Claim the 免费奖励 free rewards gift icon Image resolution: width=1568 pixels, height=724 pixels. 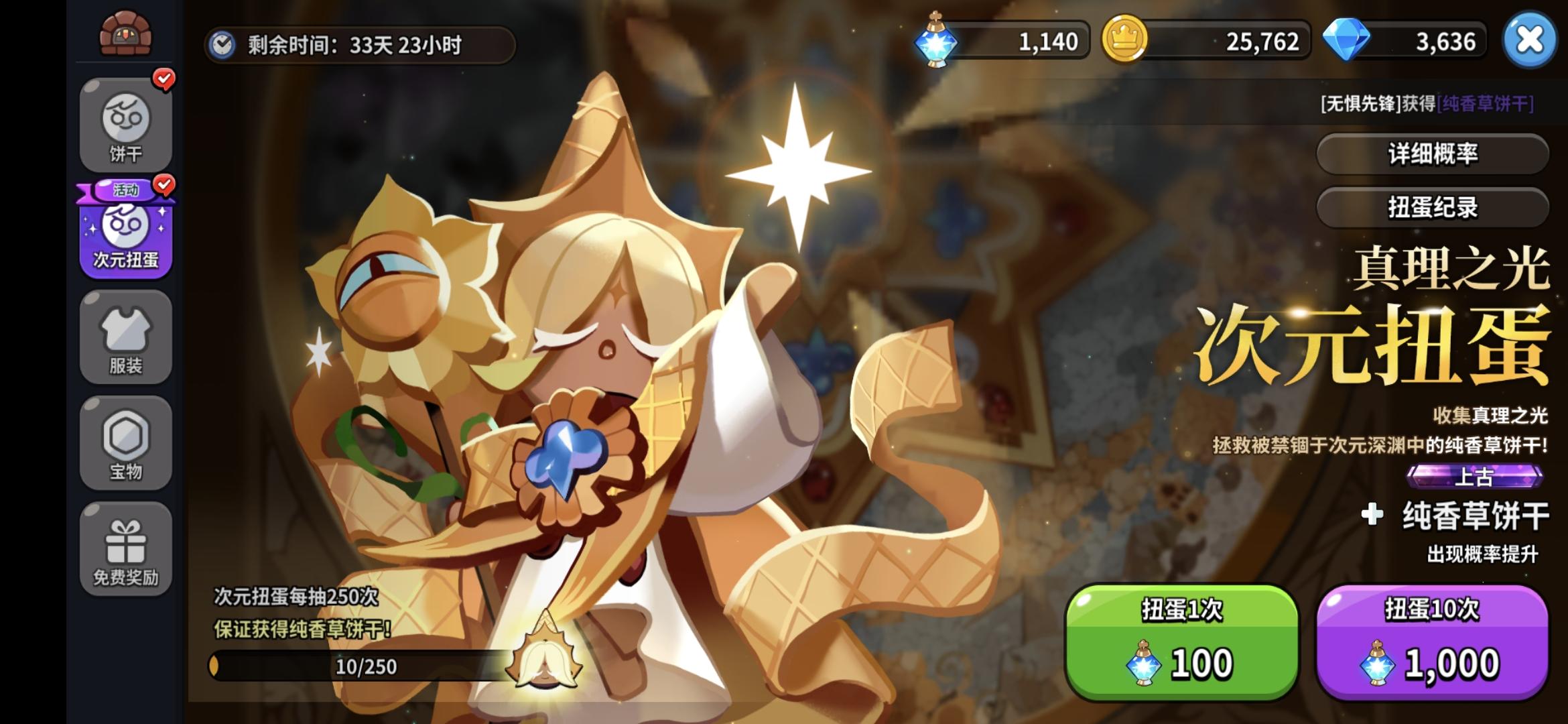(125, 546)
